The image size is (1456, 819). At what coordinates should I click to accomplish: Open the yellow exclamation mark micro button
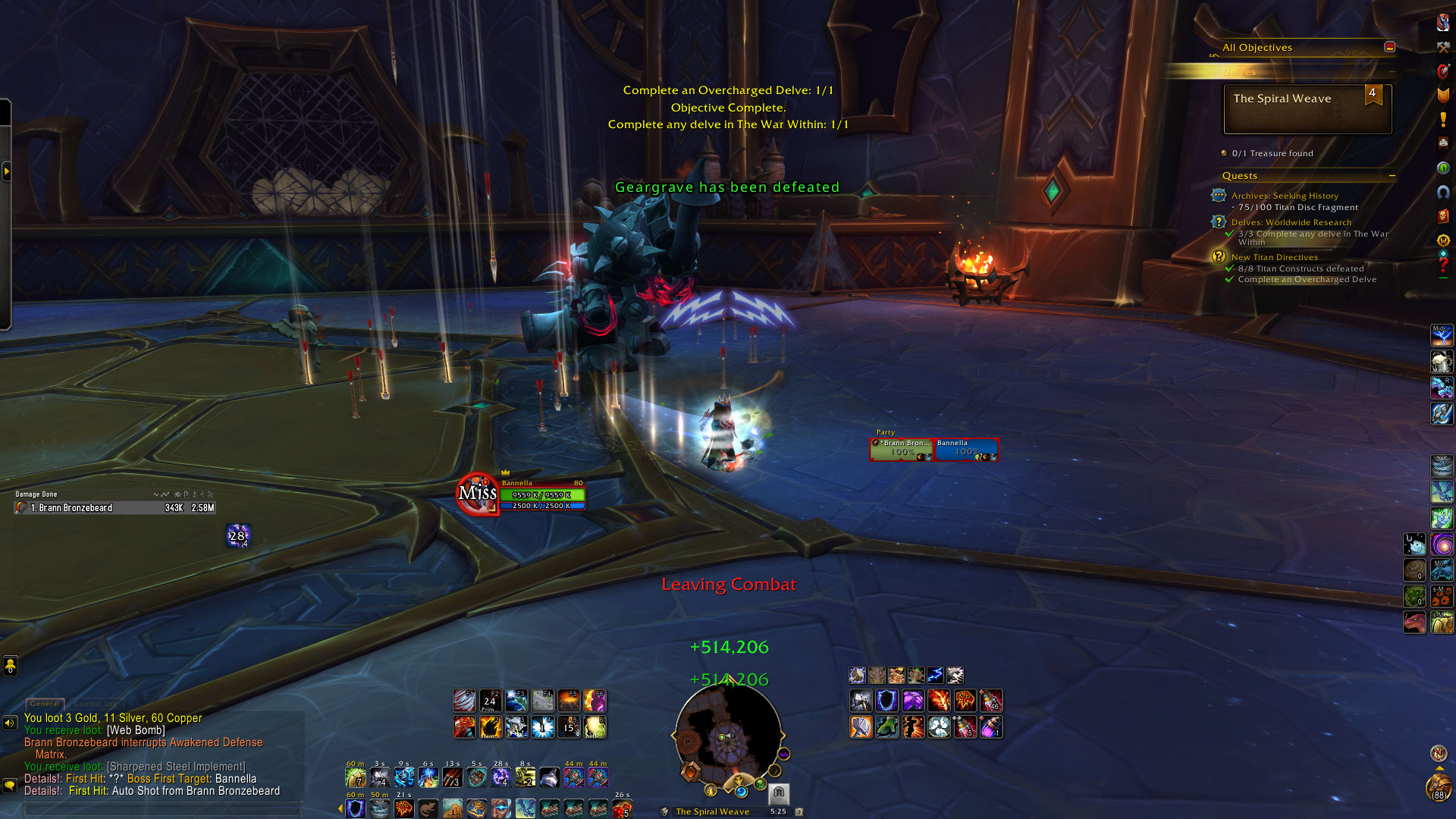click(1442, 119)
